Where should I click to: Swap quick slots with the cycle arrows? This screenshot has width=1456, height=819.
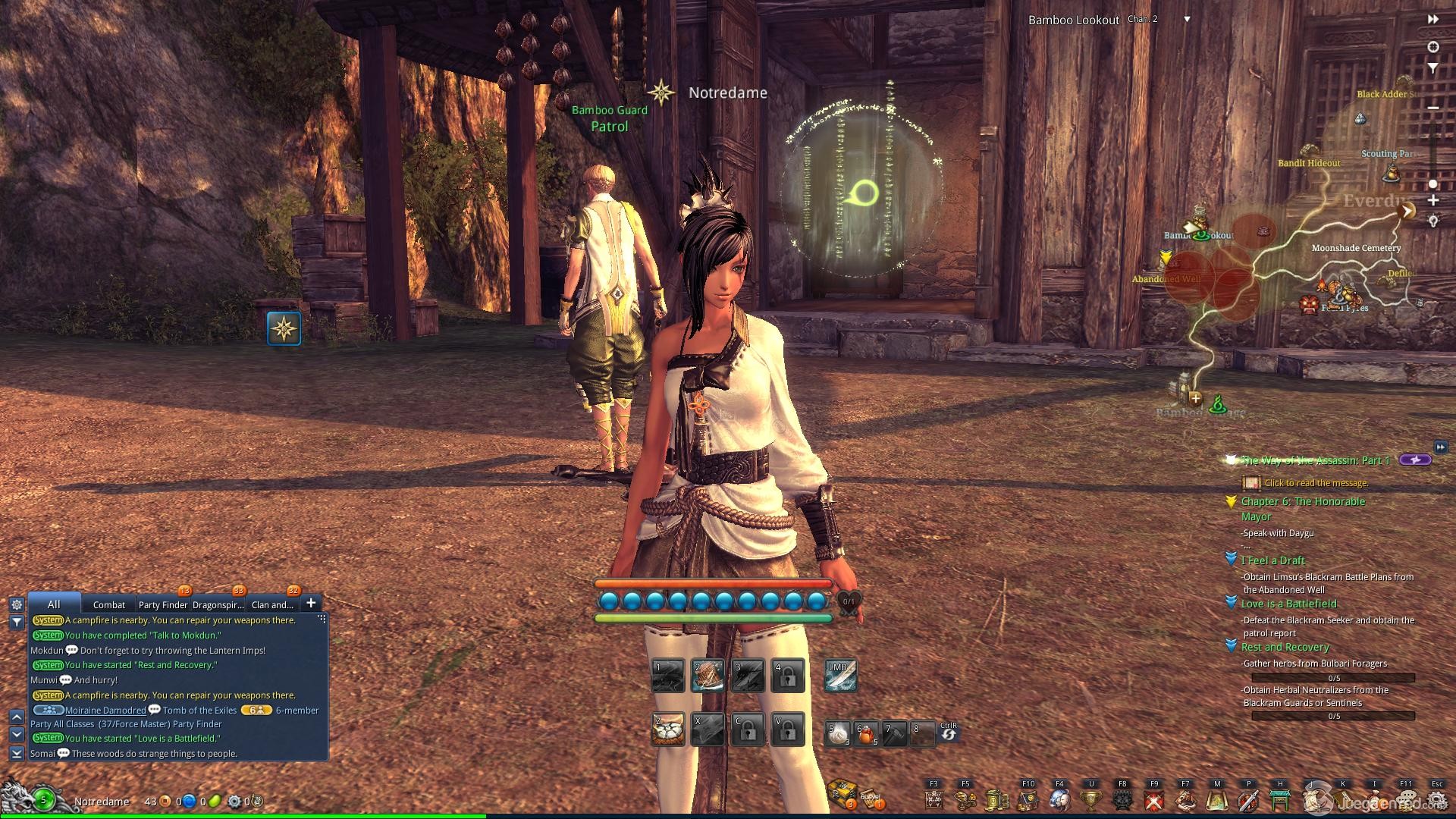pos(948,733)
